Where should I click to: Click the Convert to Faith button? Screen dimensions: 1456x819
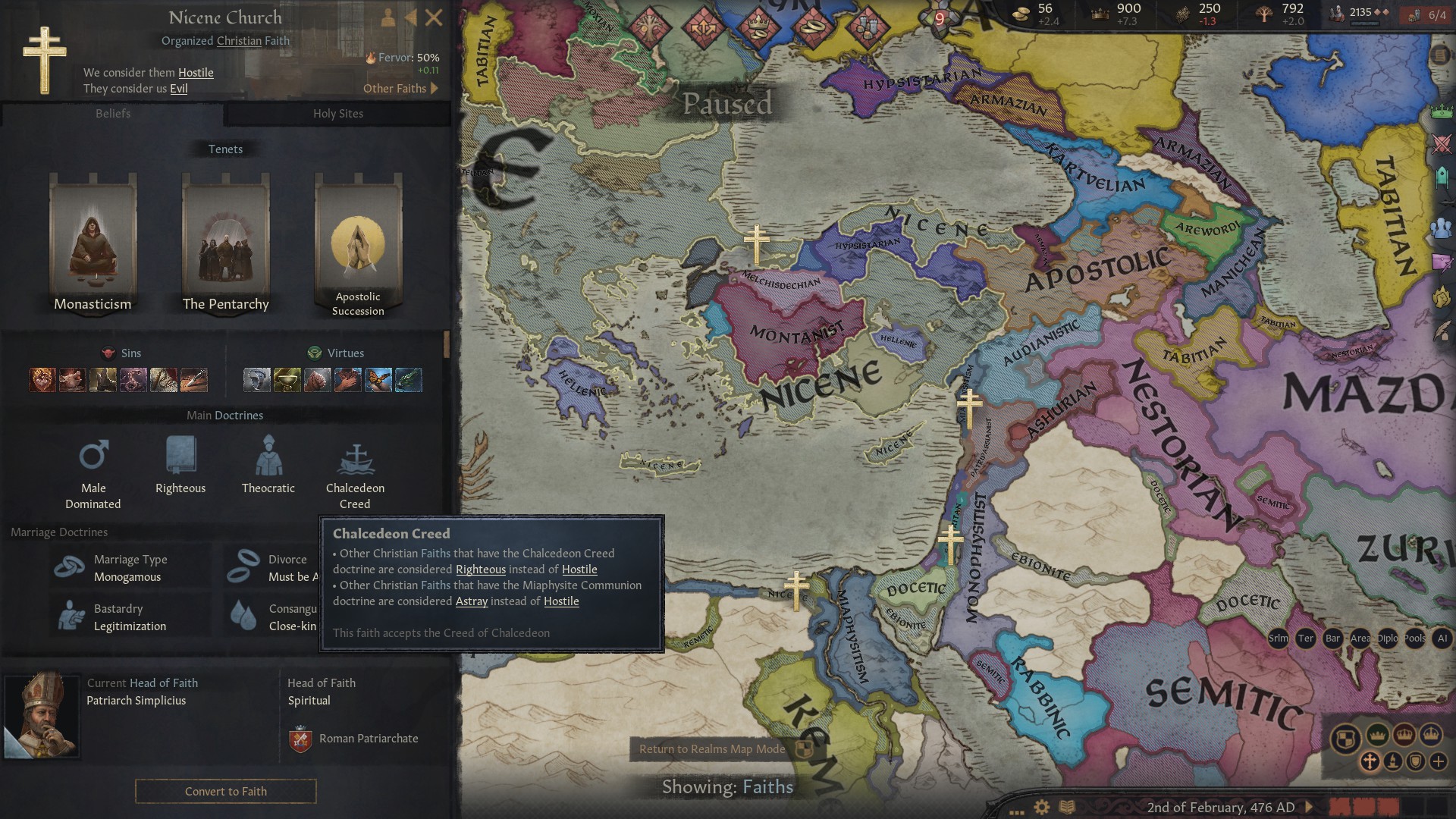(x=225, y=791)
